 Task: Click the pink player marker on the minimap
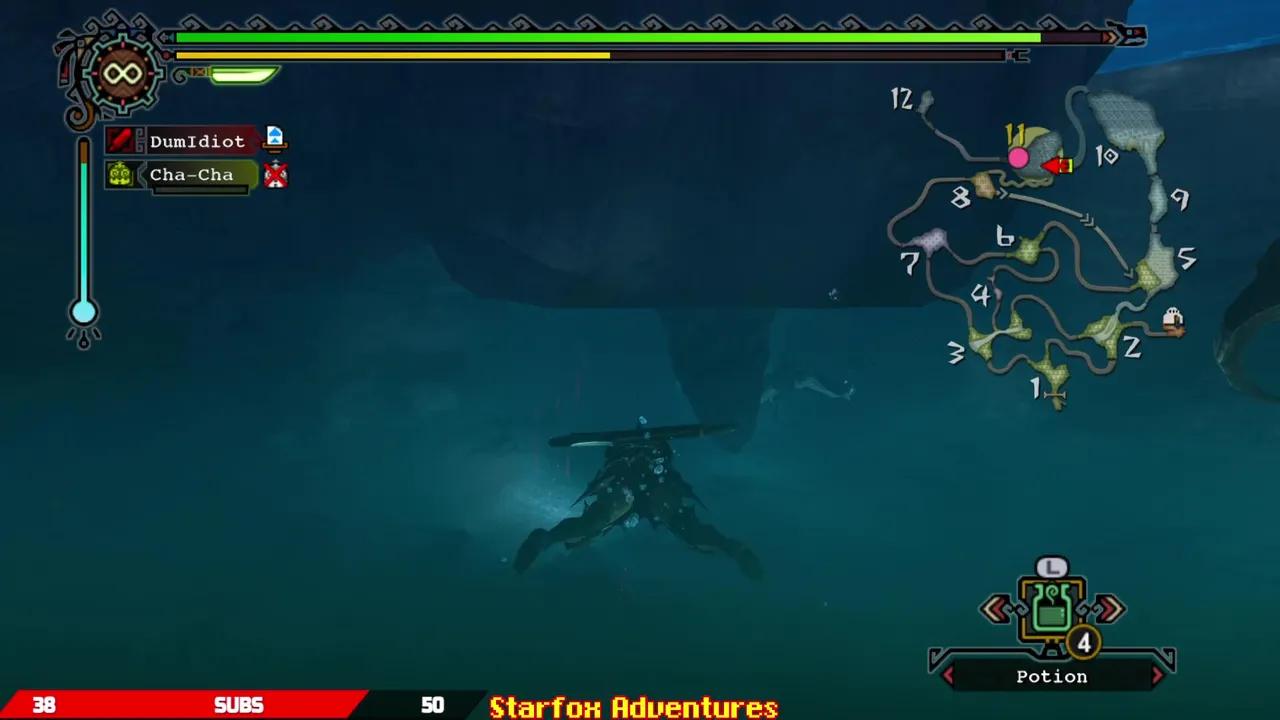coord(1019,156)
